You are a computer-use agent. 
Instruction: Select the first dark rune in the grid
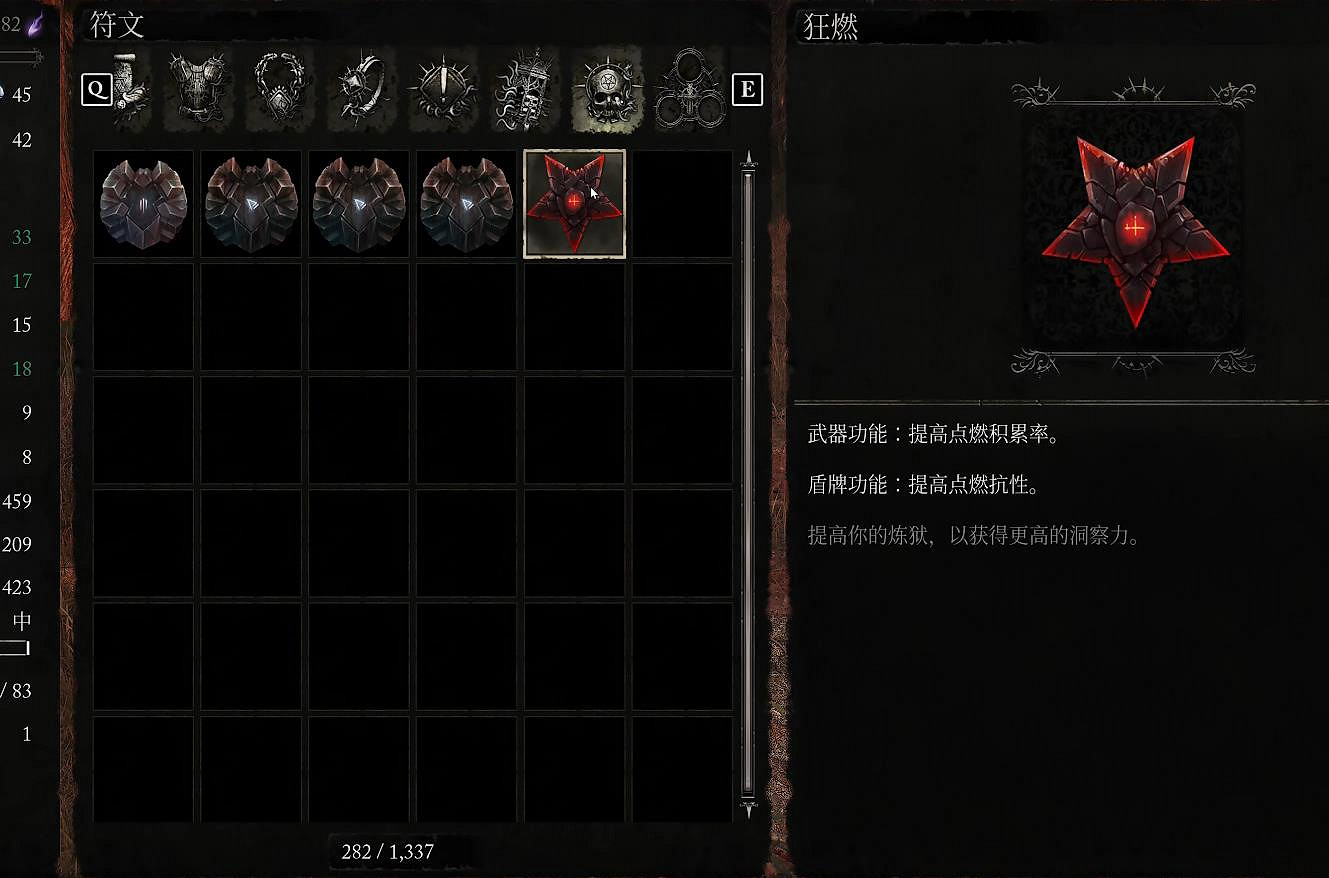coord(142,203)
